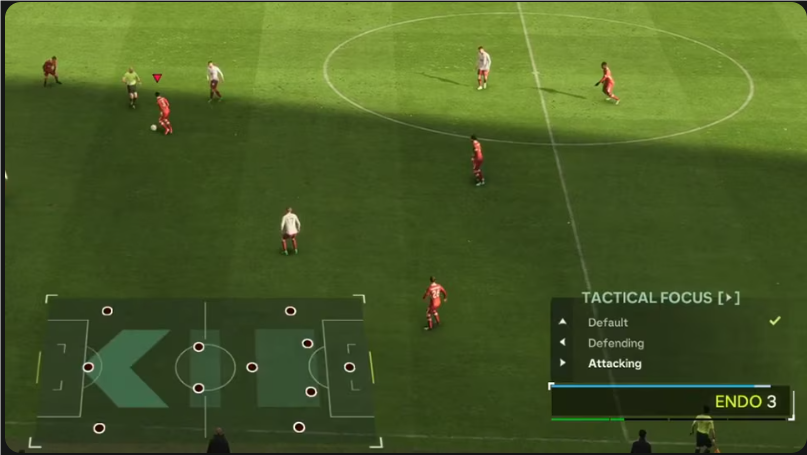Switch tactical focus to Attacking
Viewport: 807px width, 455px height.
614,363
